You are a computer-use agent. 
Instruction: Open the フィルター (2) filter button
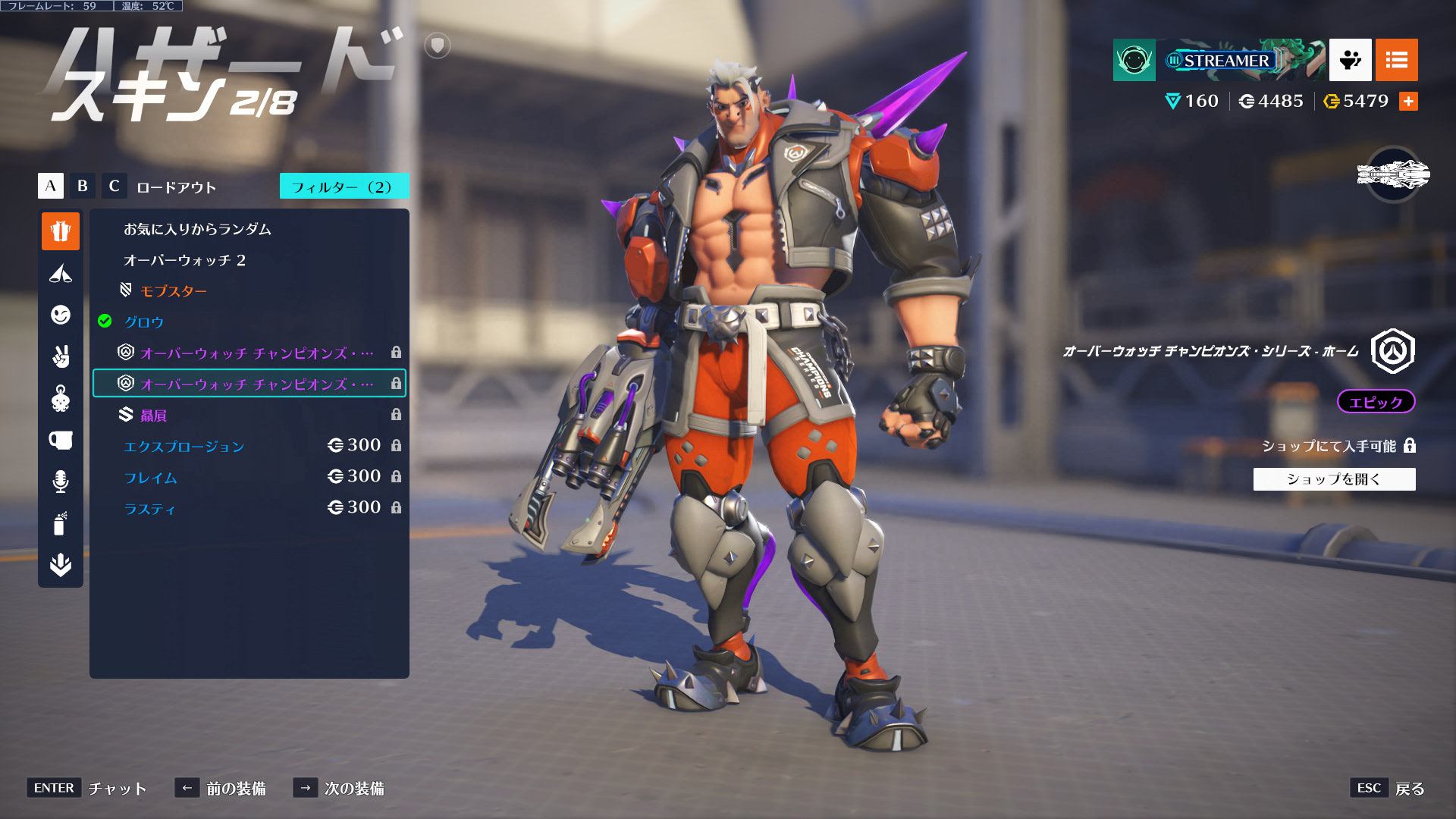click(344, 187)
